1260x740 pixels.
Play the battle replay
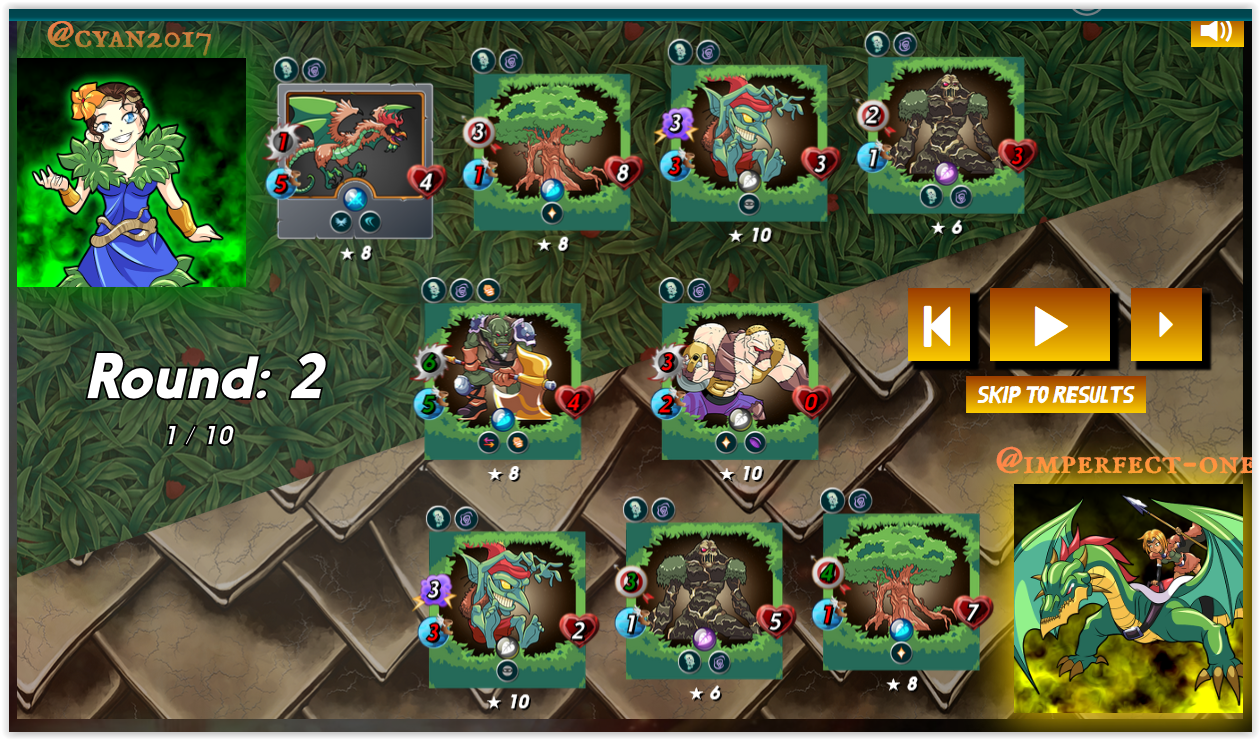1049,325
